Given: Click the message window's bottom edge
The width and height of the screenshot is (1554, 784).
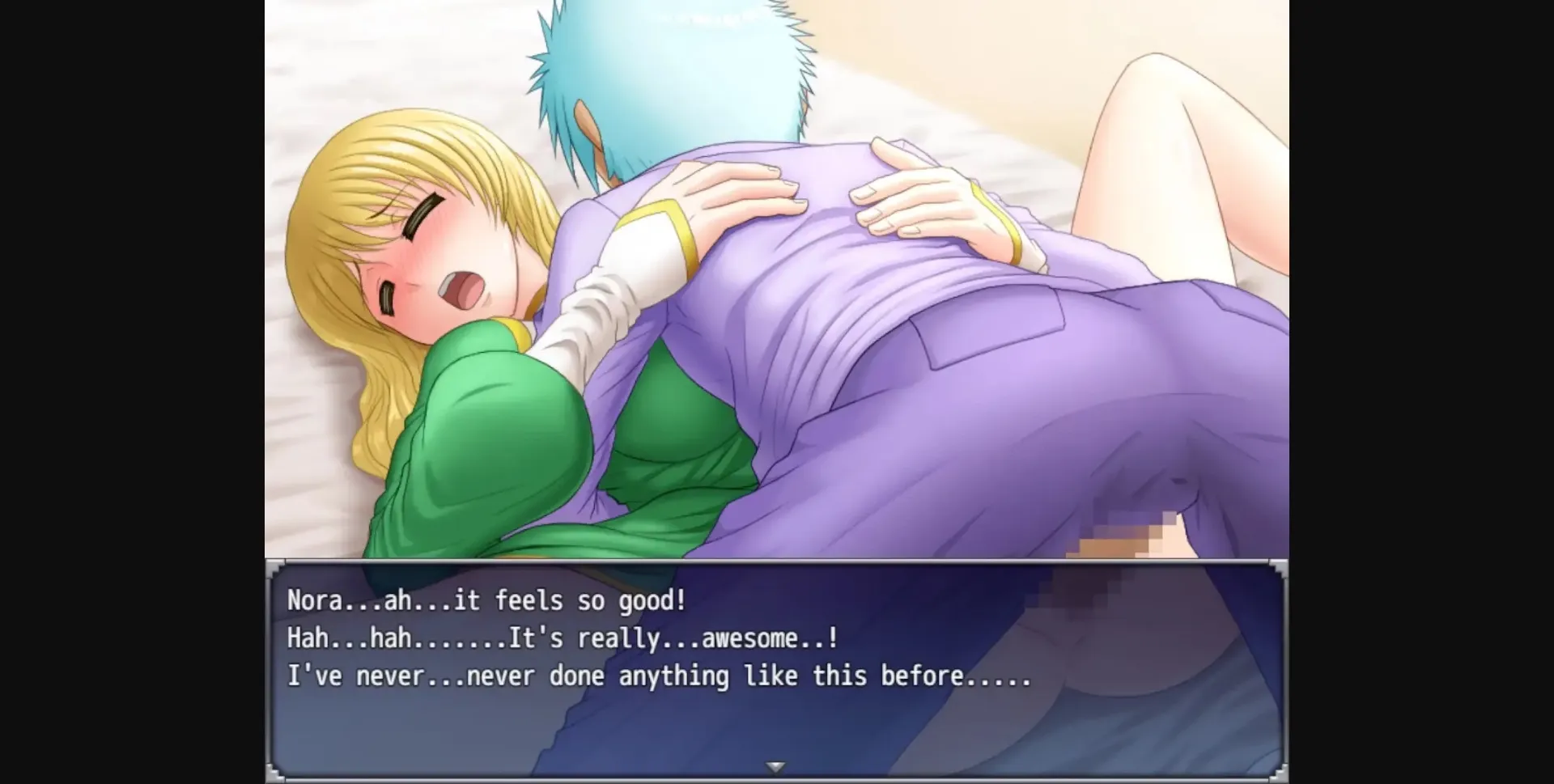Looking at the screenshot, I should (x=775, y=775).
